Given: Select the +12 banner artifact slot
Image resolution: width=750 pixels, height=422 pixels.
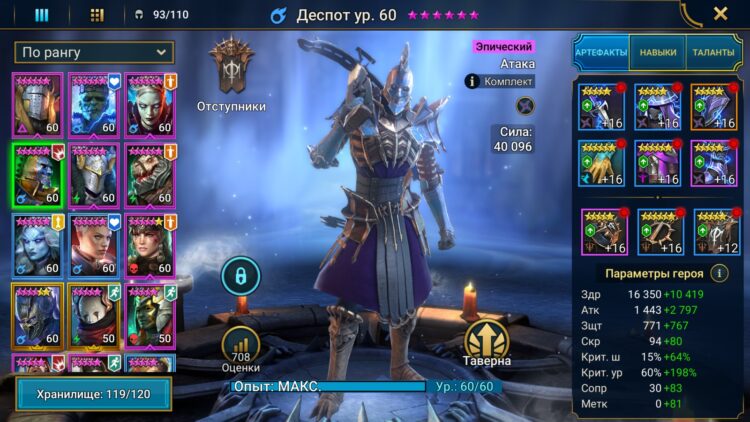Looking at the screenshot, I should click(716, 232).
